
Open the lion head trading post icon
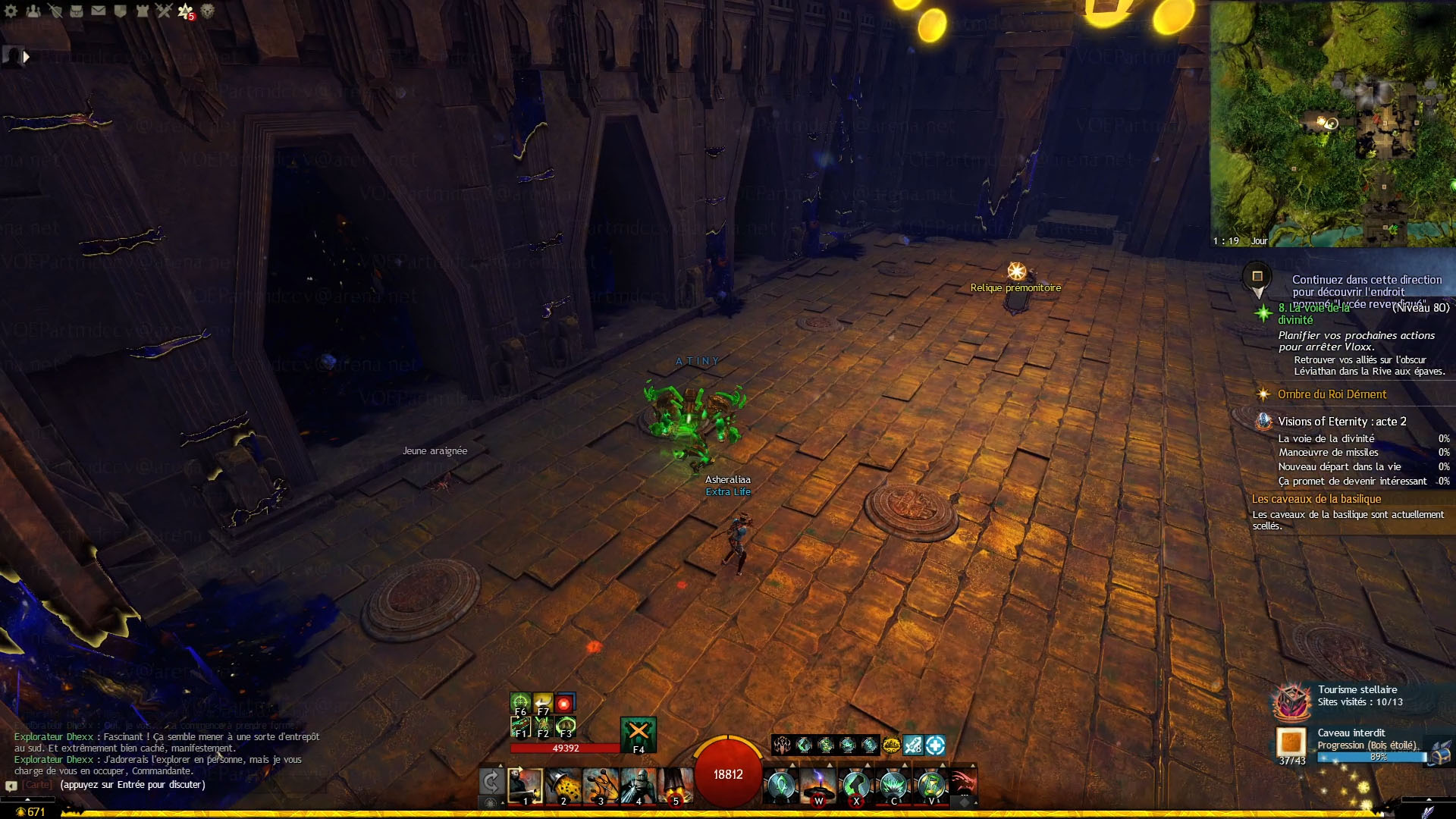pyautogui.click(x=208, y=11)
